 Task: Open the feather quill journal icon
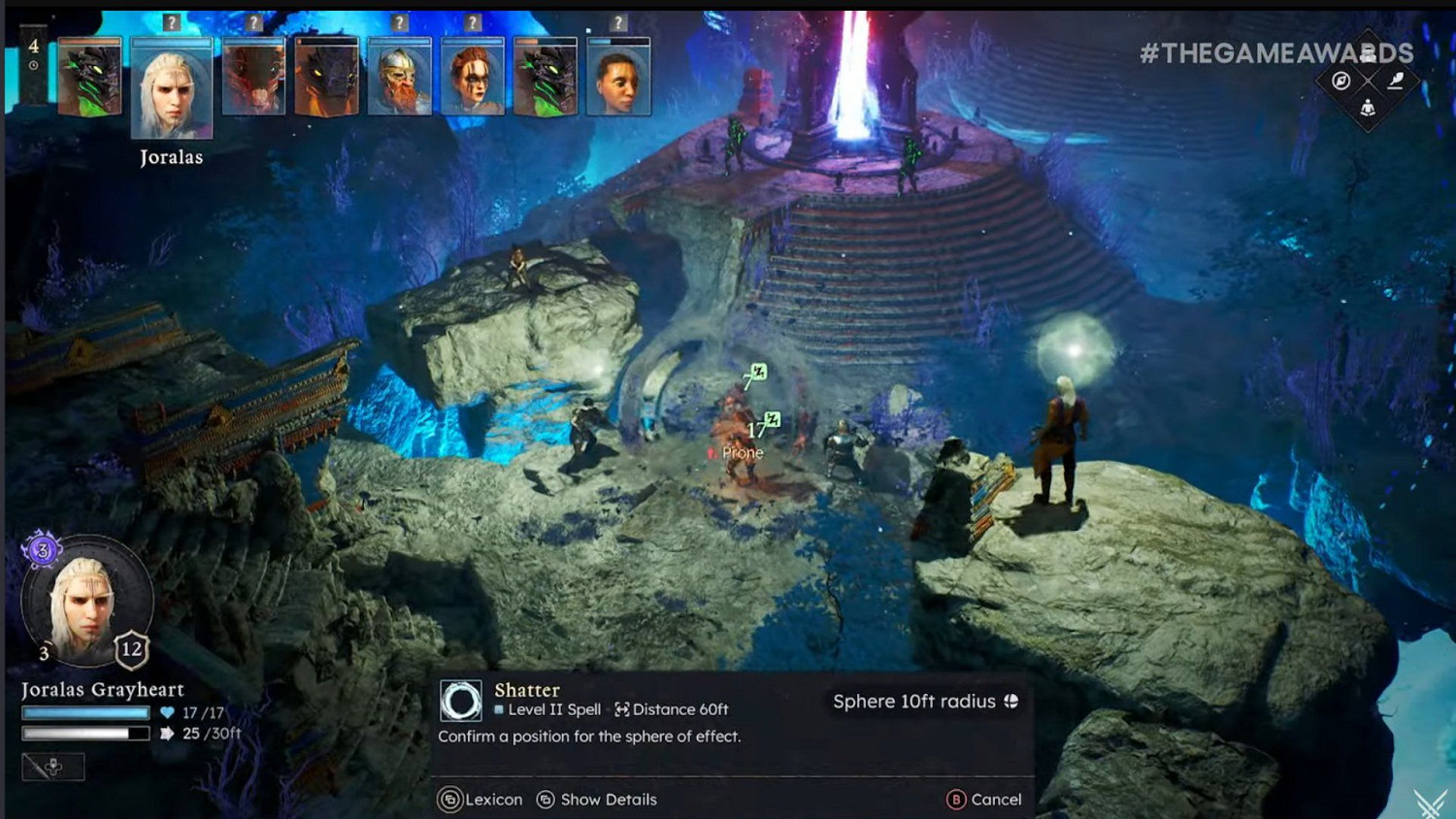click(x=1396, y=82)
